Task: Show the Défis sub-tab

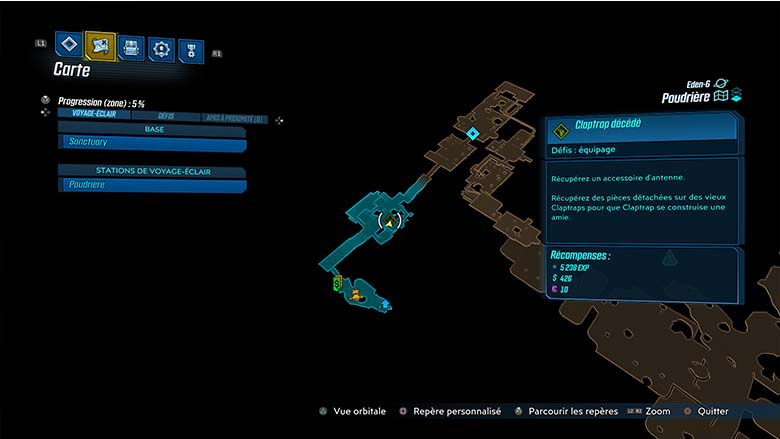Action: point(166,116)
